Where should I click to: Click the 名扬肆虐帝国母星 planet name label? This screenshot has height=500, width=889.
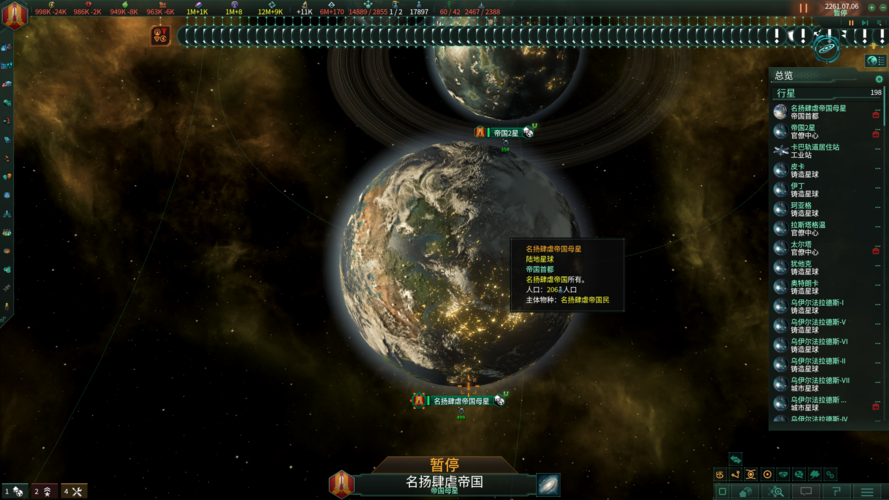[461, 401]
